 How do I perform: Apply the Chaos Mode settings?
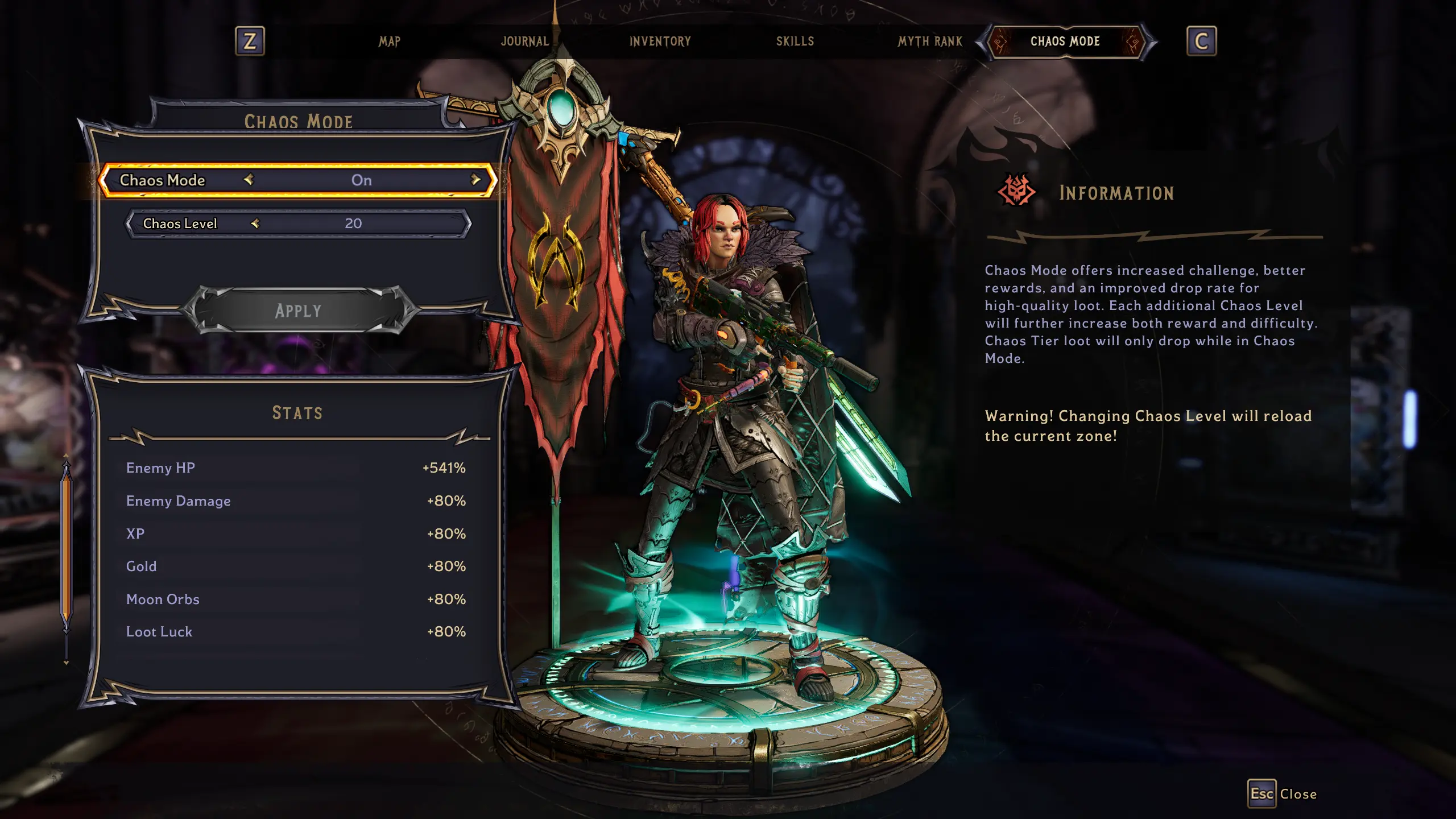coord(298,311)
